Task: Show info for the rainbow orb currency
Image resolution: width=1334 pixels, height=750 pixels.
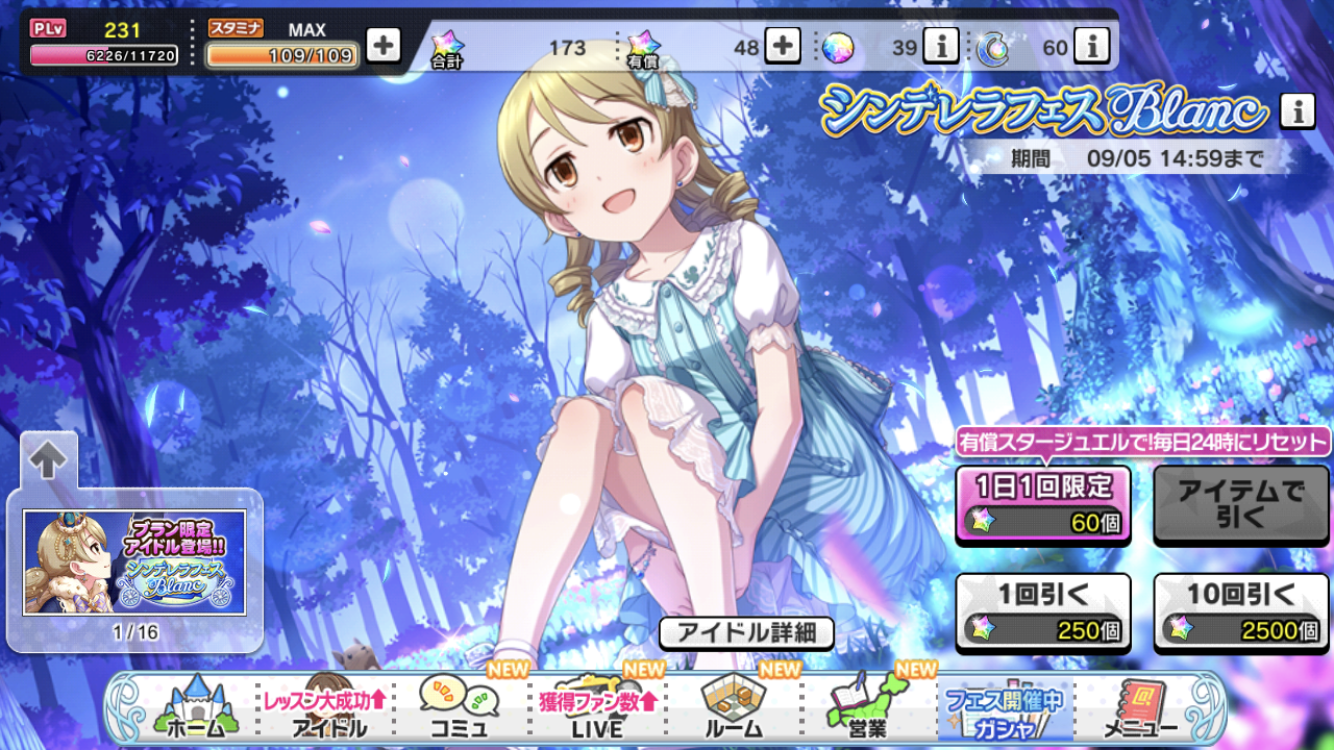Action: pos(940,45)
